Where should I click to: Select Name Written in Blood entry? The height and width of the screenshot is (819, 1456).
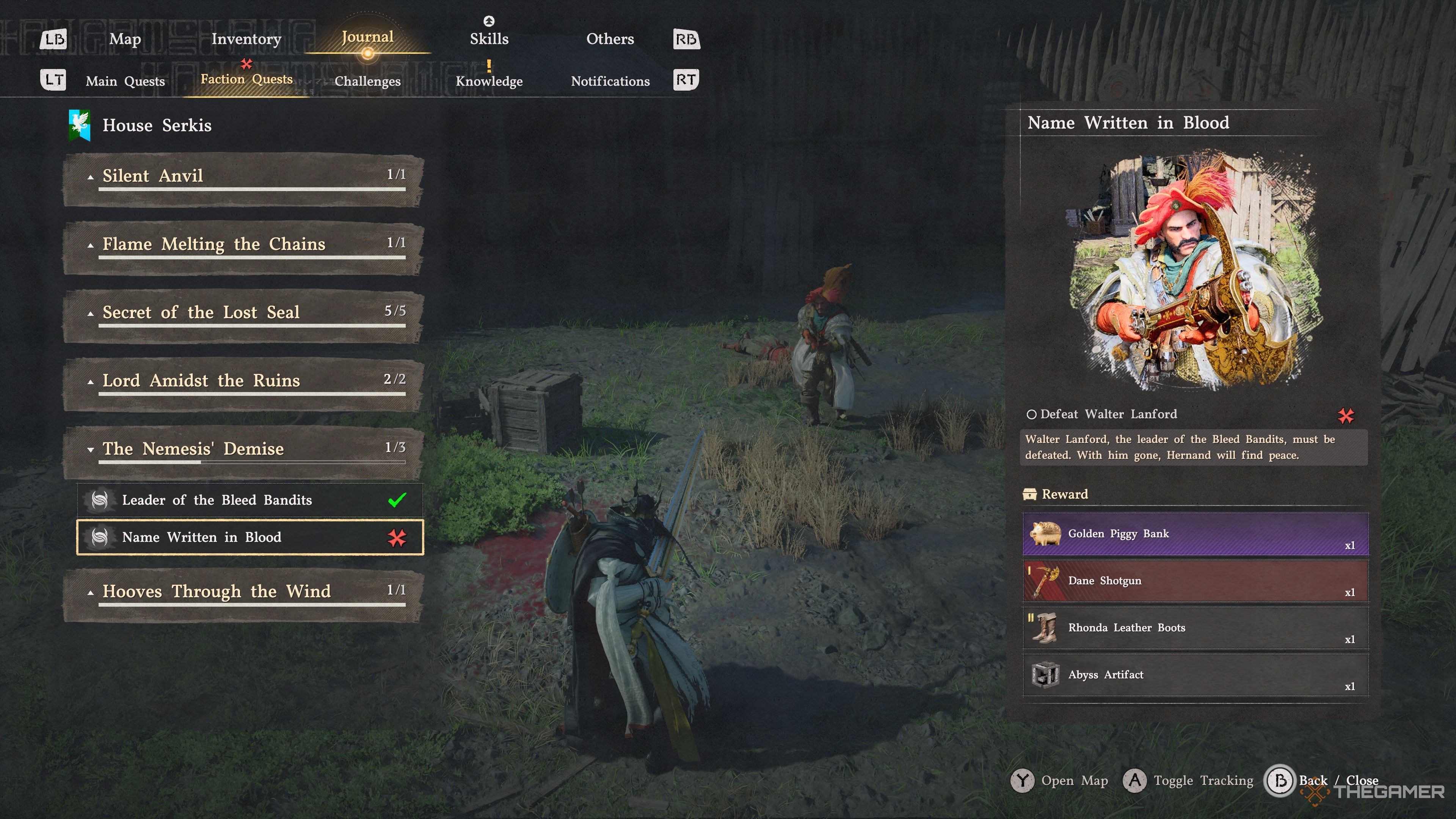(x=250, y=538)
